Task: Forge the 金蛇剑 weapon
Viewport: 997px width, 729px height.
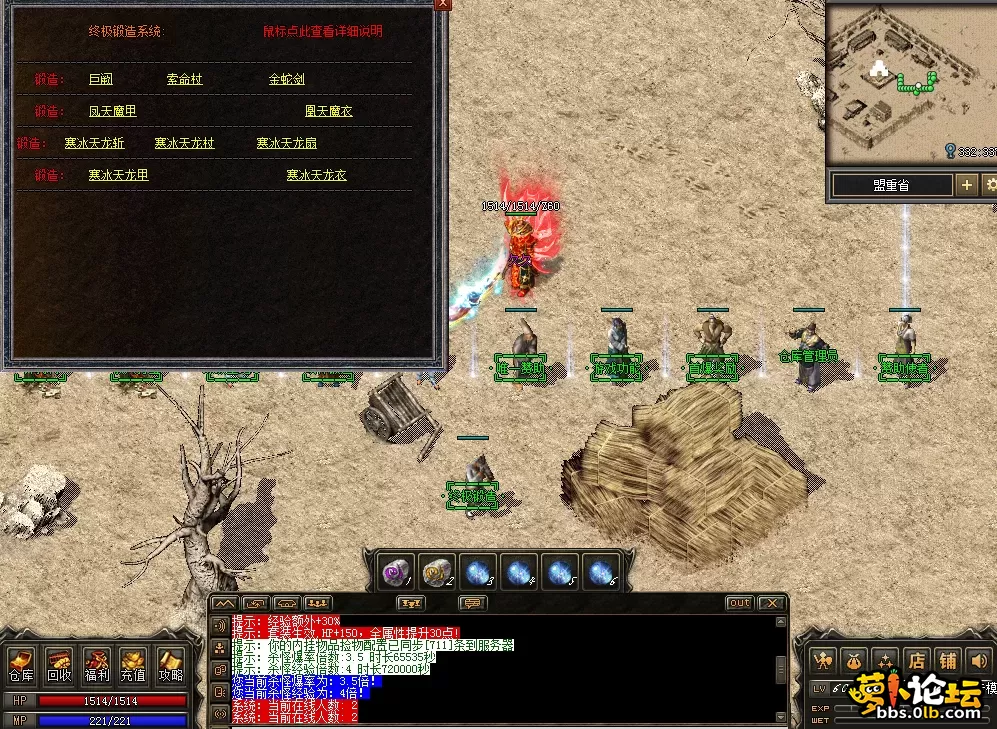Action: (x=286, y=79)
